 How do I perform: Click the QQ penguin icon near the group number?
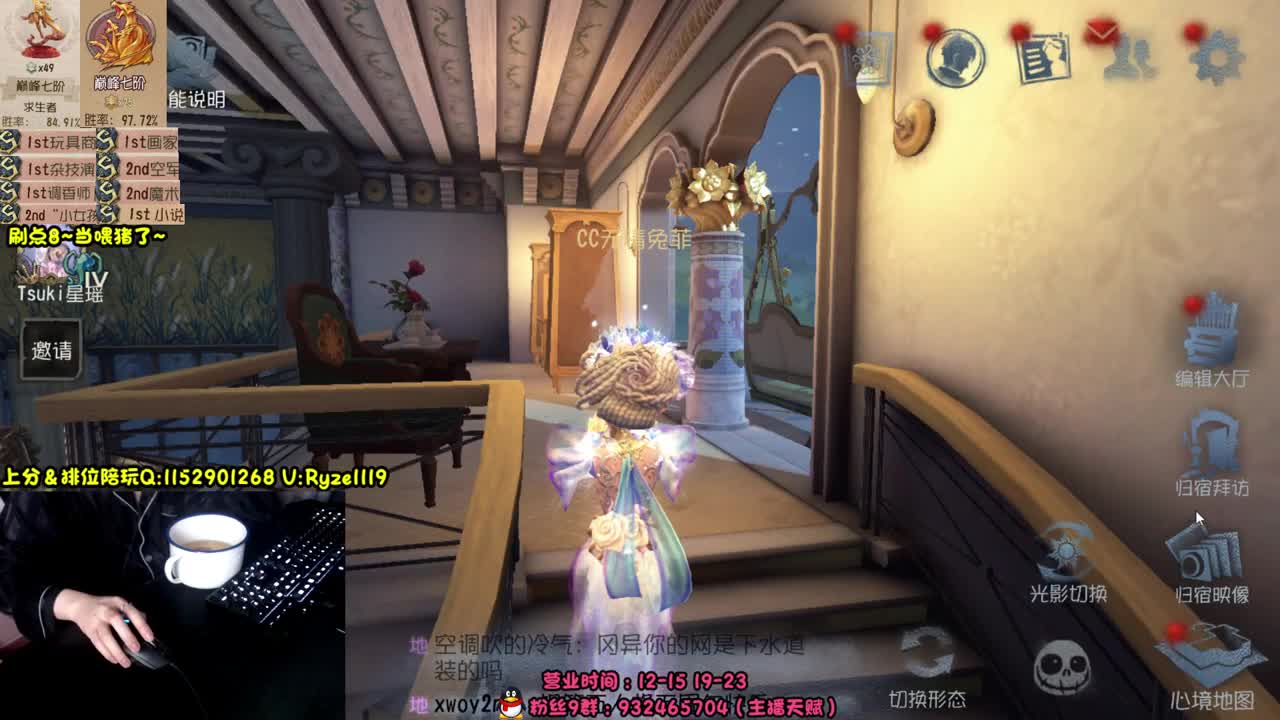[x=512, y=700]
